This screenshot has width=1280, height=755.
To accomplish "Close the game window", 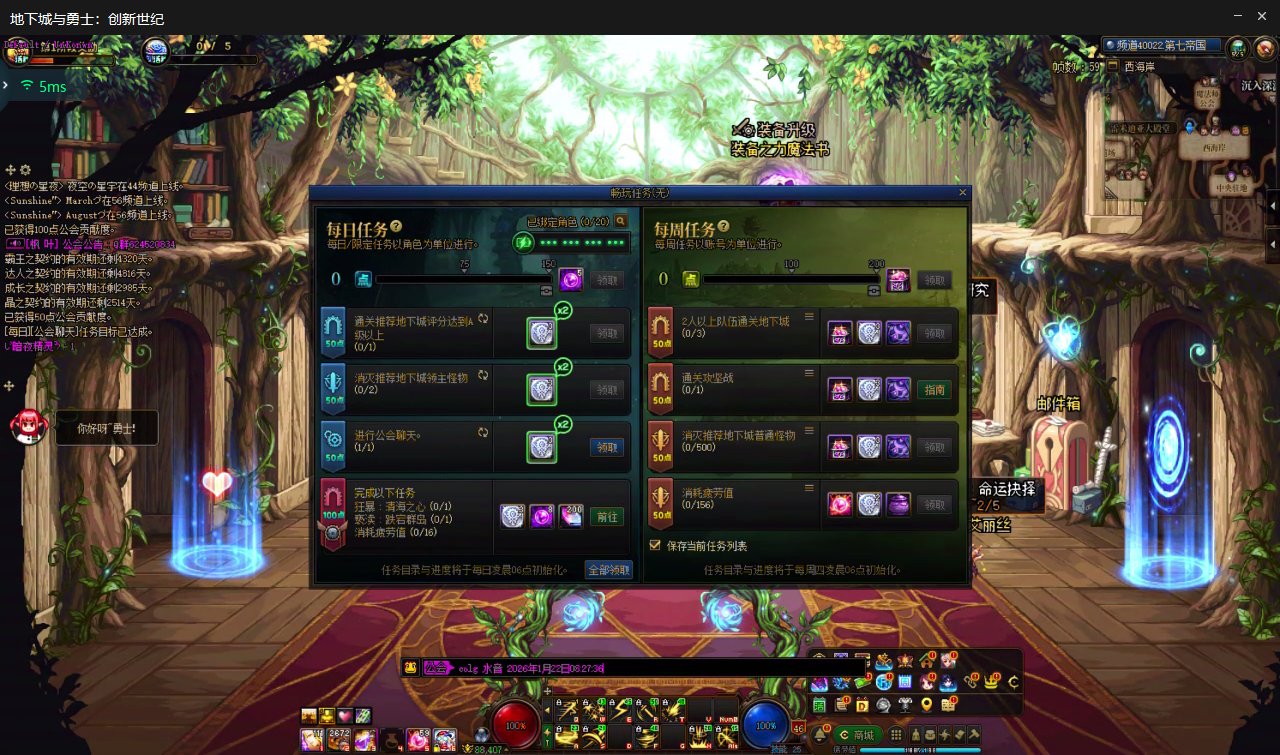I will (1263, 16).
